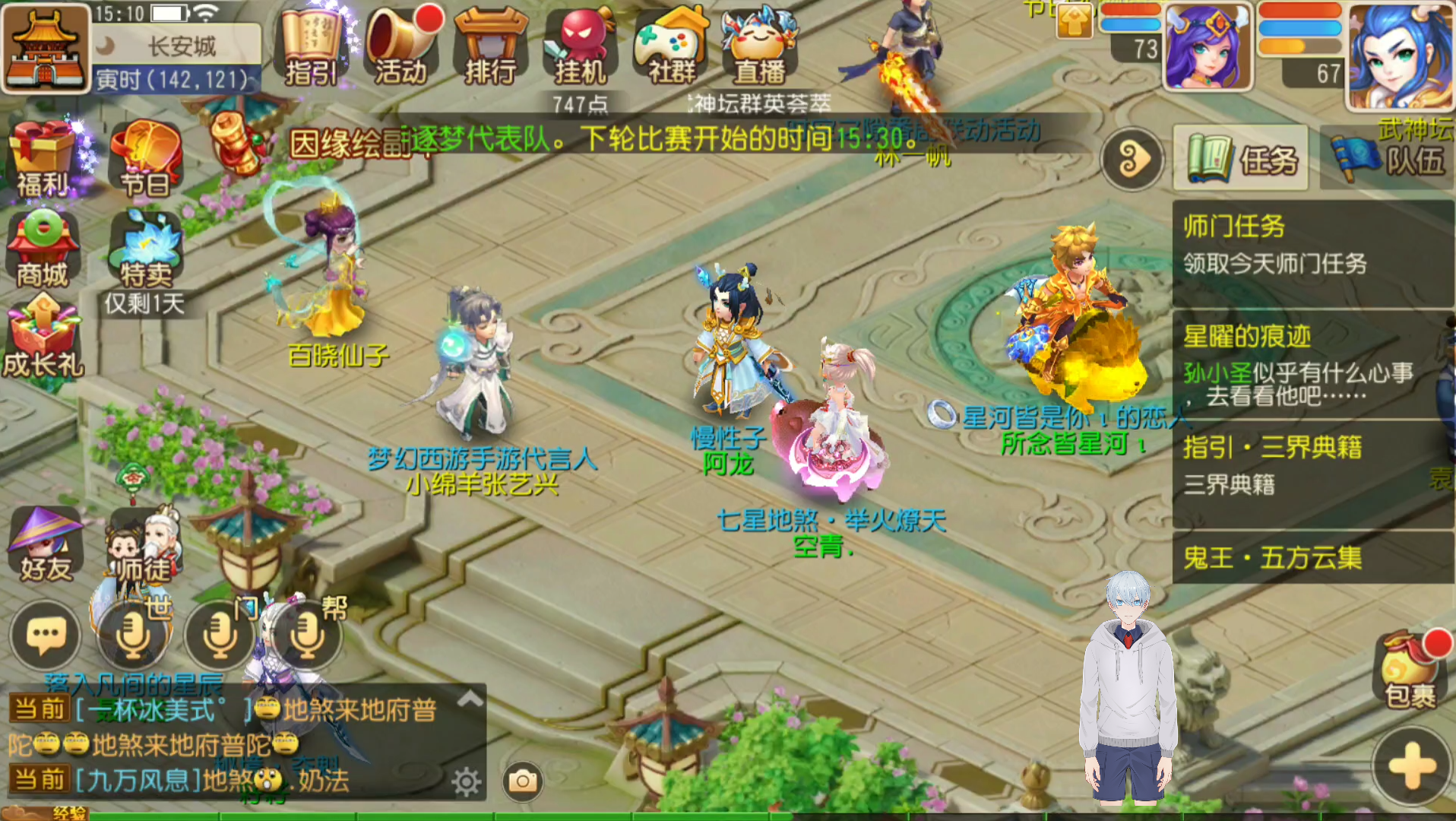Open the 特卖 special sale icon

click(145, 248)
